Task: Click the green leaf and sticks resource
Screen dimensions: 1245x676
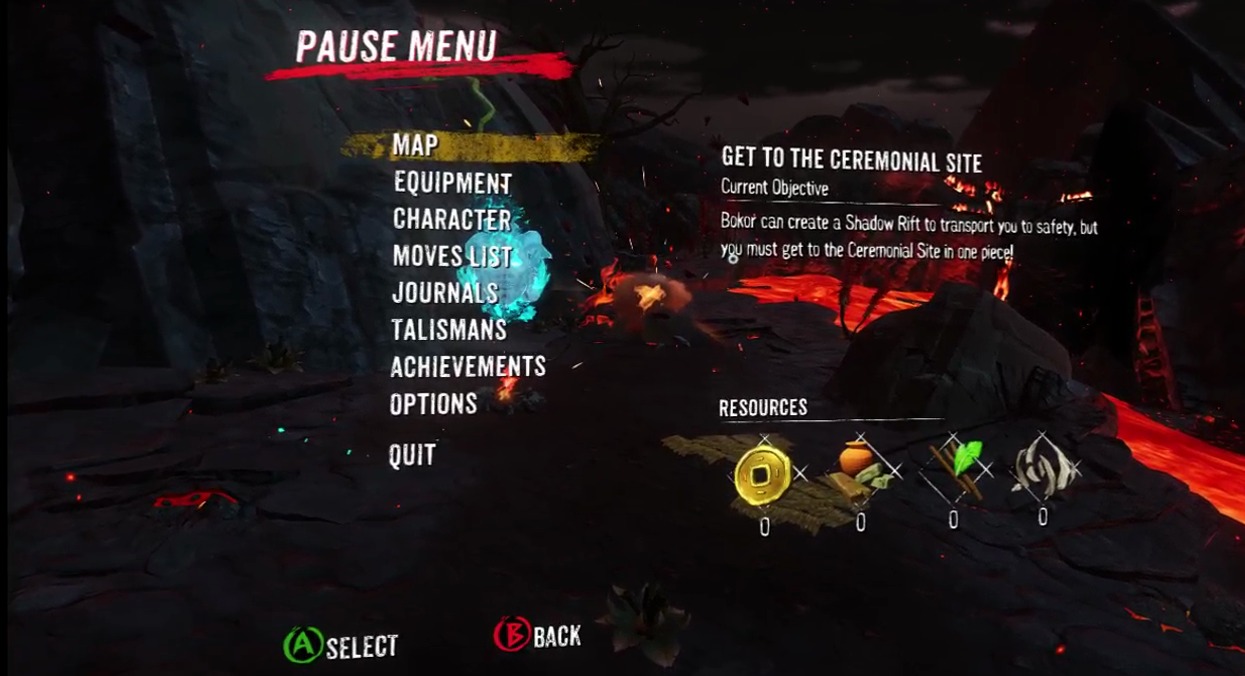Action: pos(955,468)
